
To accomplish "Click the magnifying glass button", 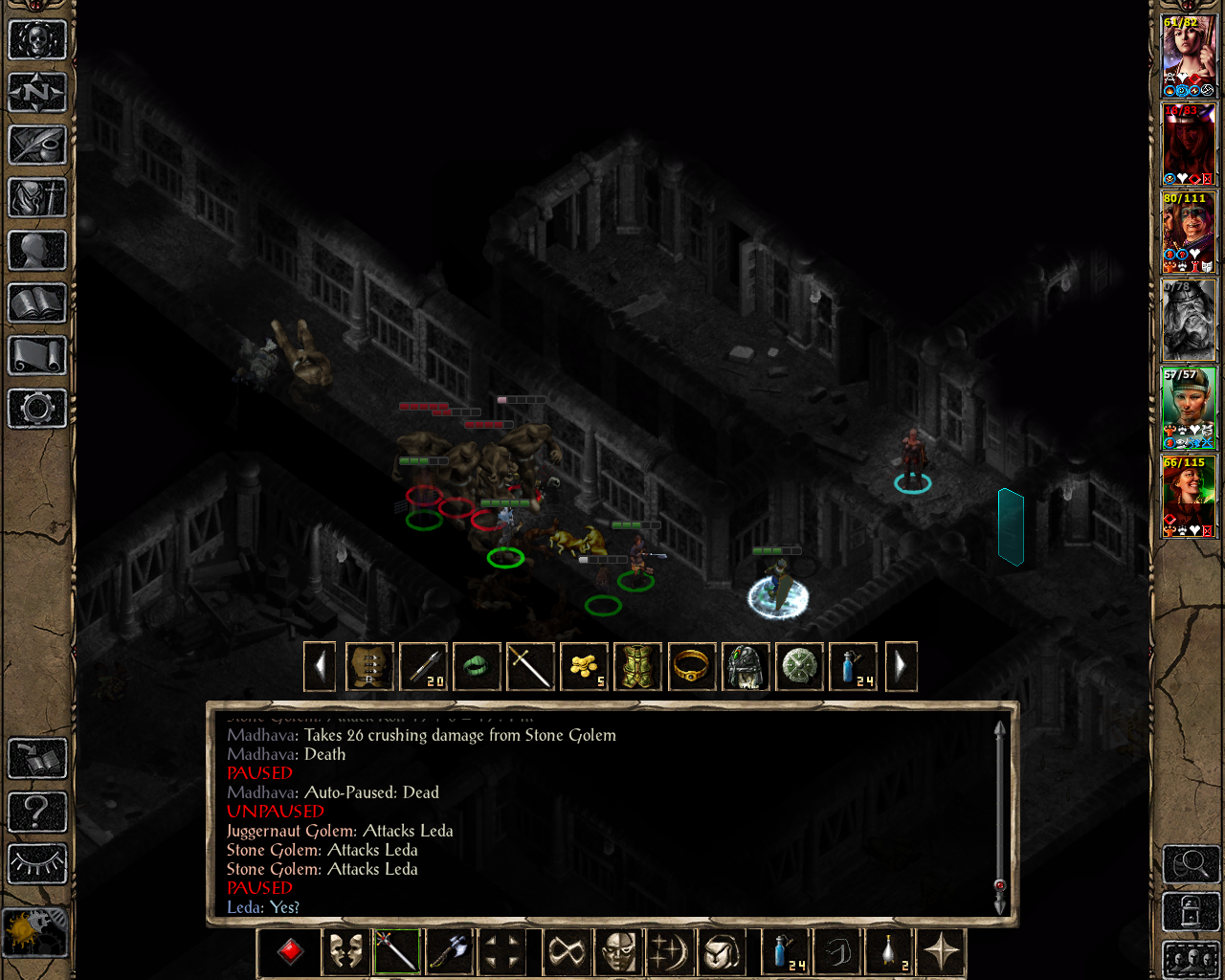I will [1191, 865].
